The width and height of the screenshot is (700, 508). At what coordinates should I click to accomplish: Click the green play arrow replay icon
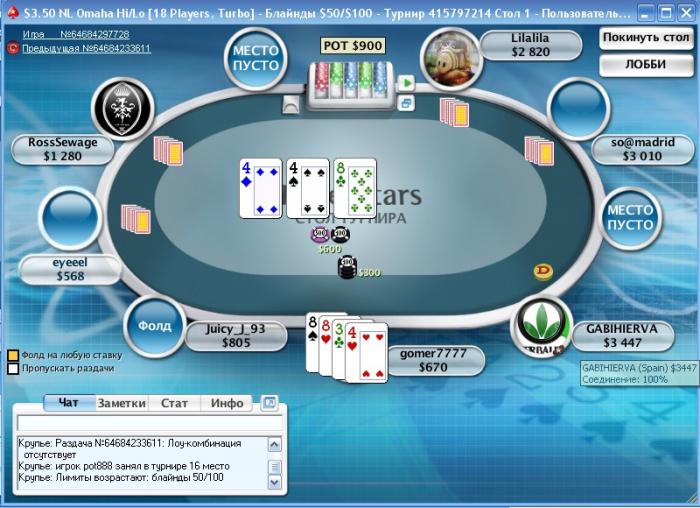point(406,83)
